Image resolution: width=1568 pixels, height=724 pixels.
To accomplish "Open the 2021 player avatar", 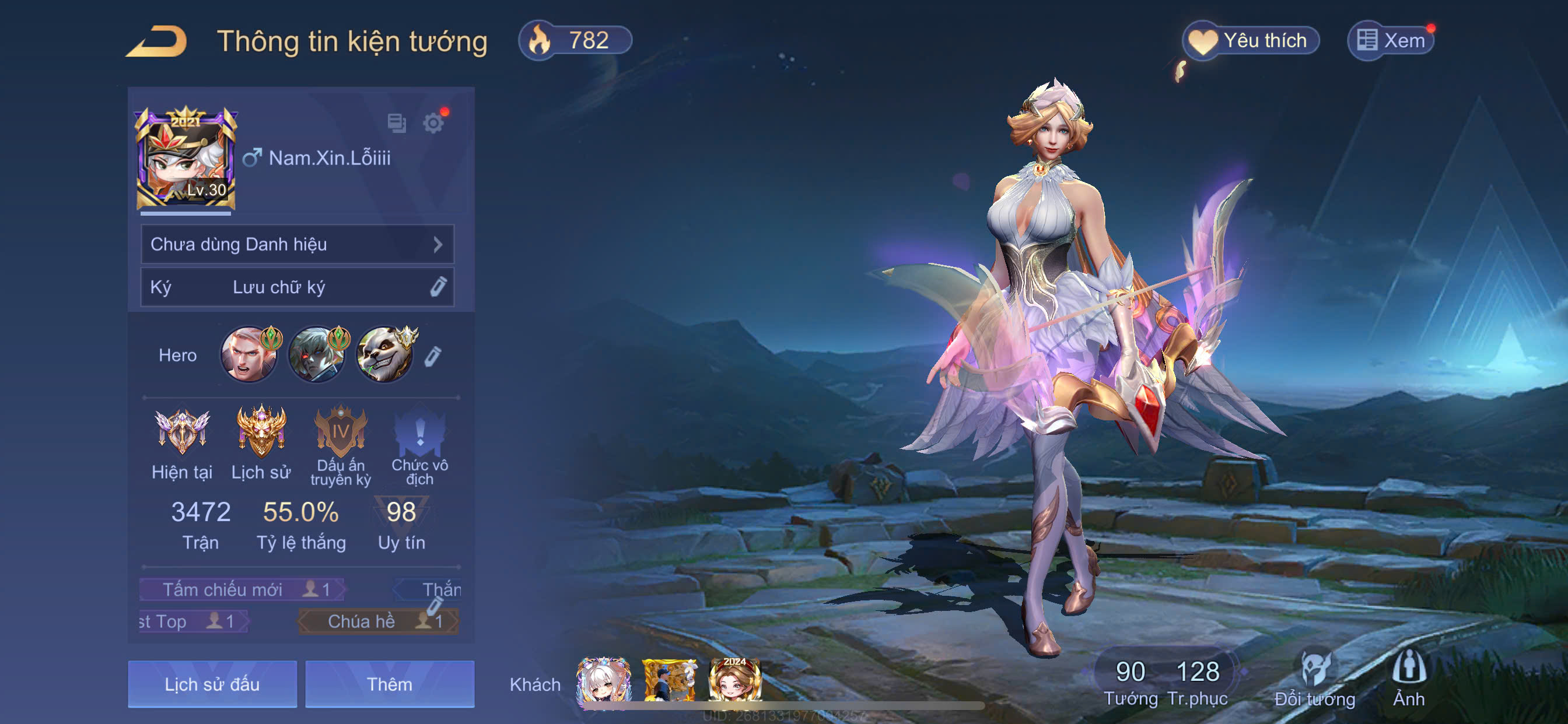I will 185,159.
